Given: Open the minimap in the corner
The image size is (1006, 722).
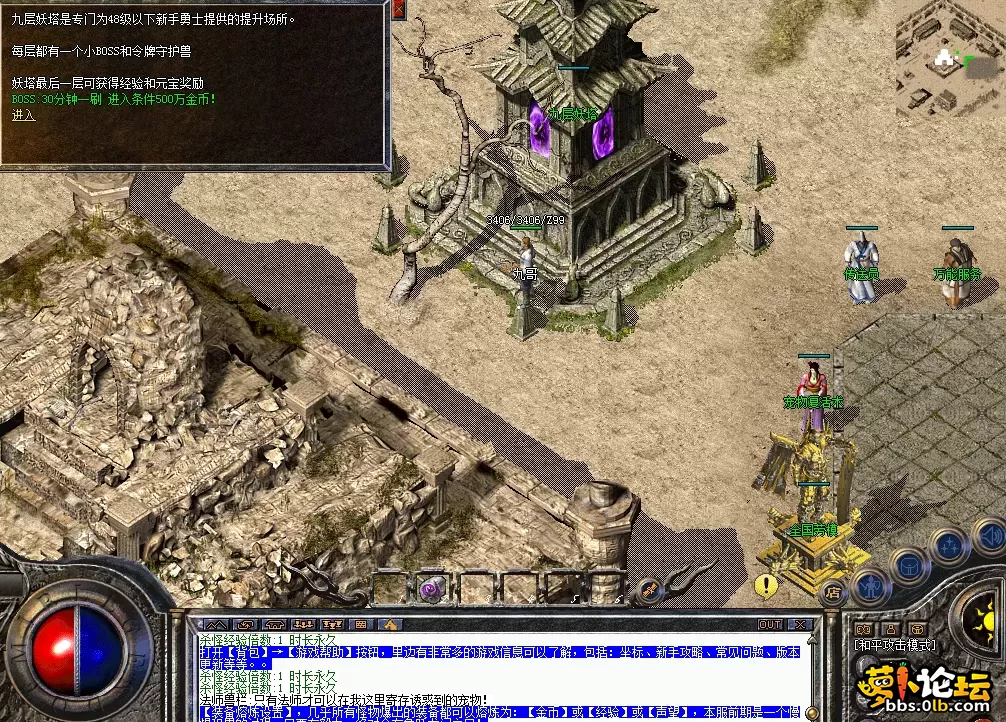Looking at the screenshot, I should point(950,58).
